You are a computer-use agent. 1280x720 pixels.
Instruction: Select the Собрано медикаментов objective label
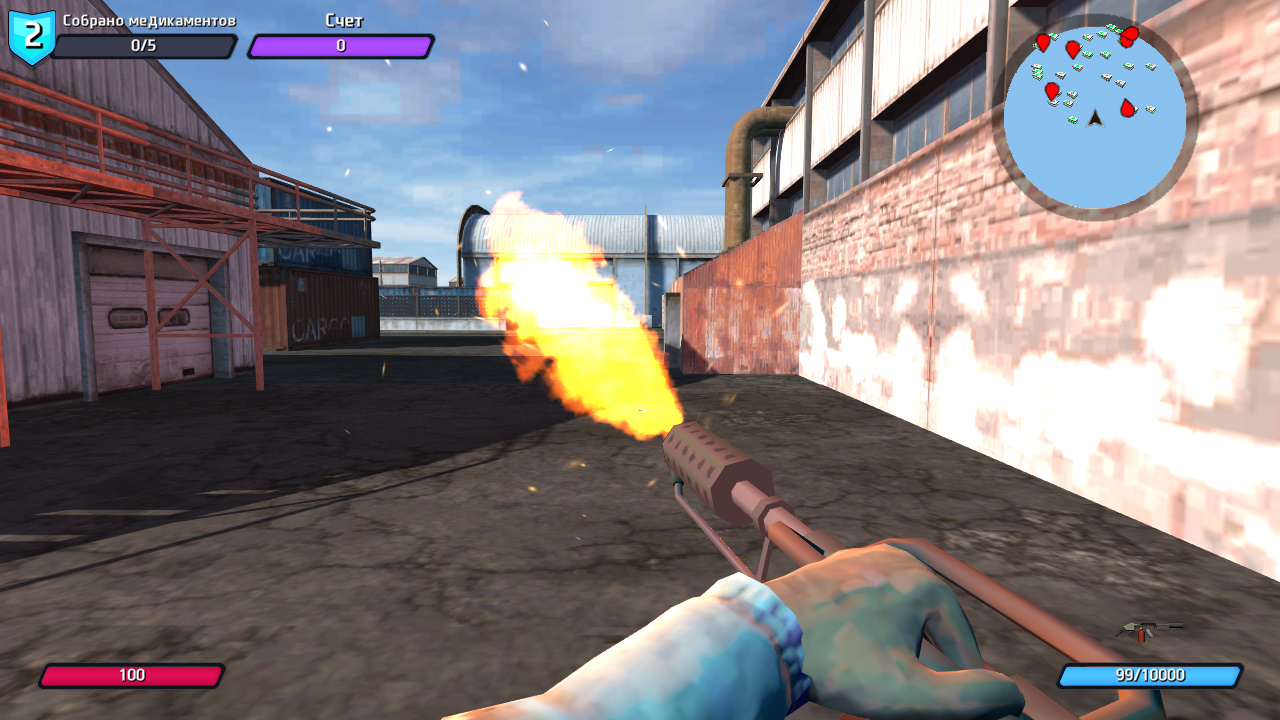pos(150,18)
